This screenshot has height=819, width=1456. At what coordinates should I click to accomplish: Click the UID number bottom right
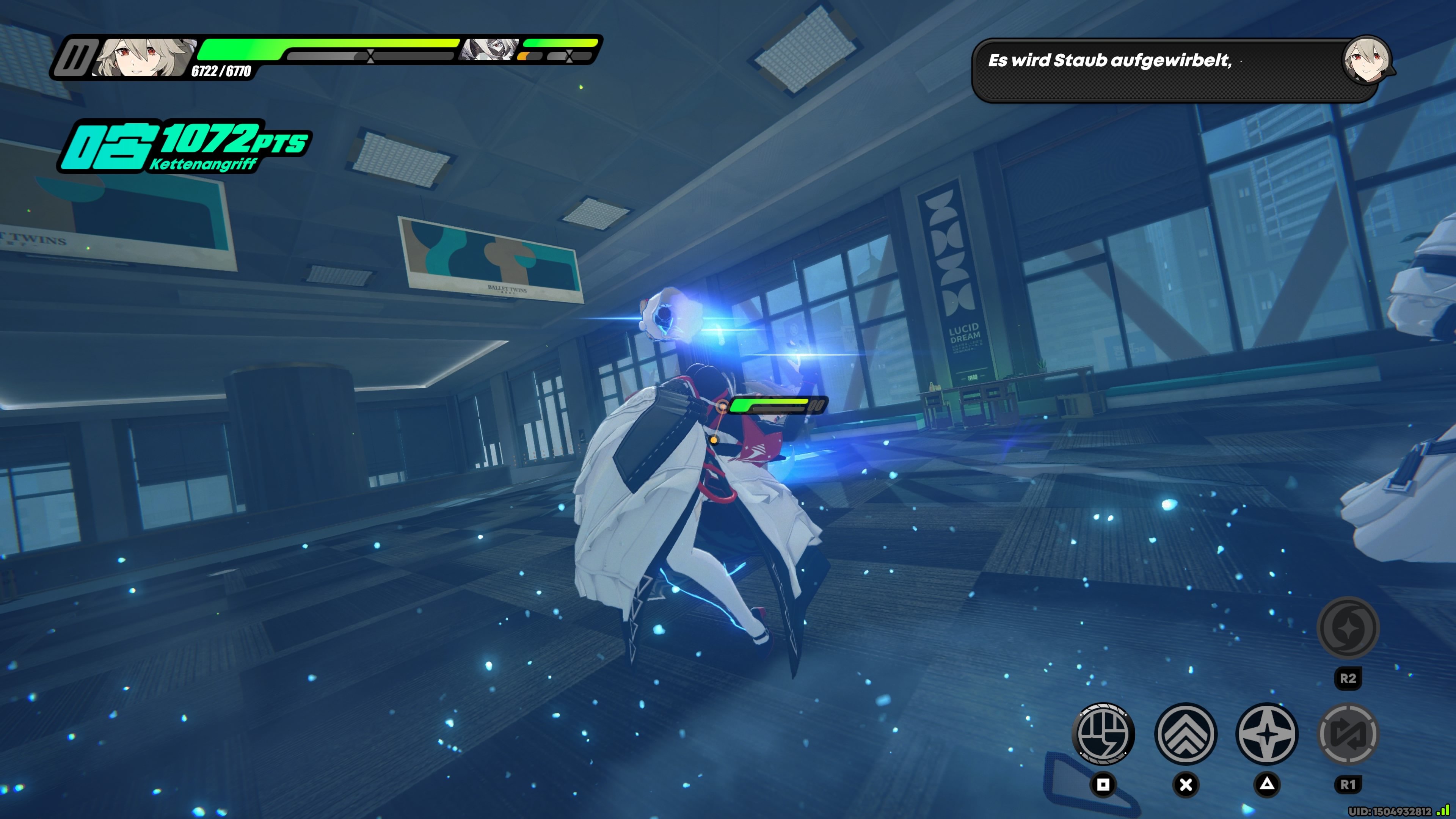(x=1390, y=812)
